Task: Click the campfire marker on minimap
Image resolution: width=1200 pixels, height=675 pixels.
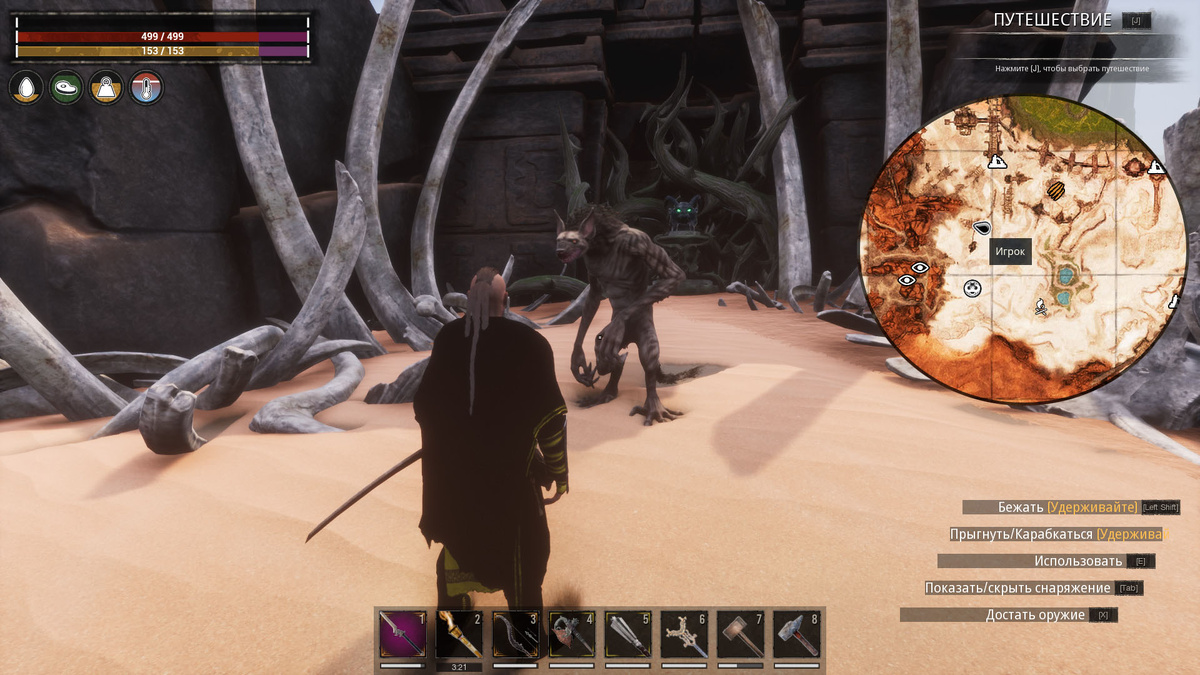Action: click(1040, 307)
